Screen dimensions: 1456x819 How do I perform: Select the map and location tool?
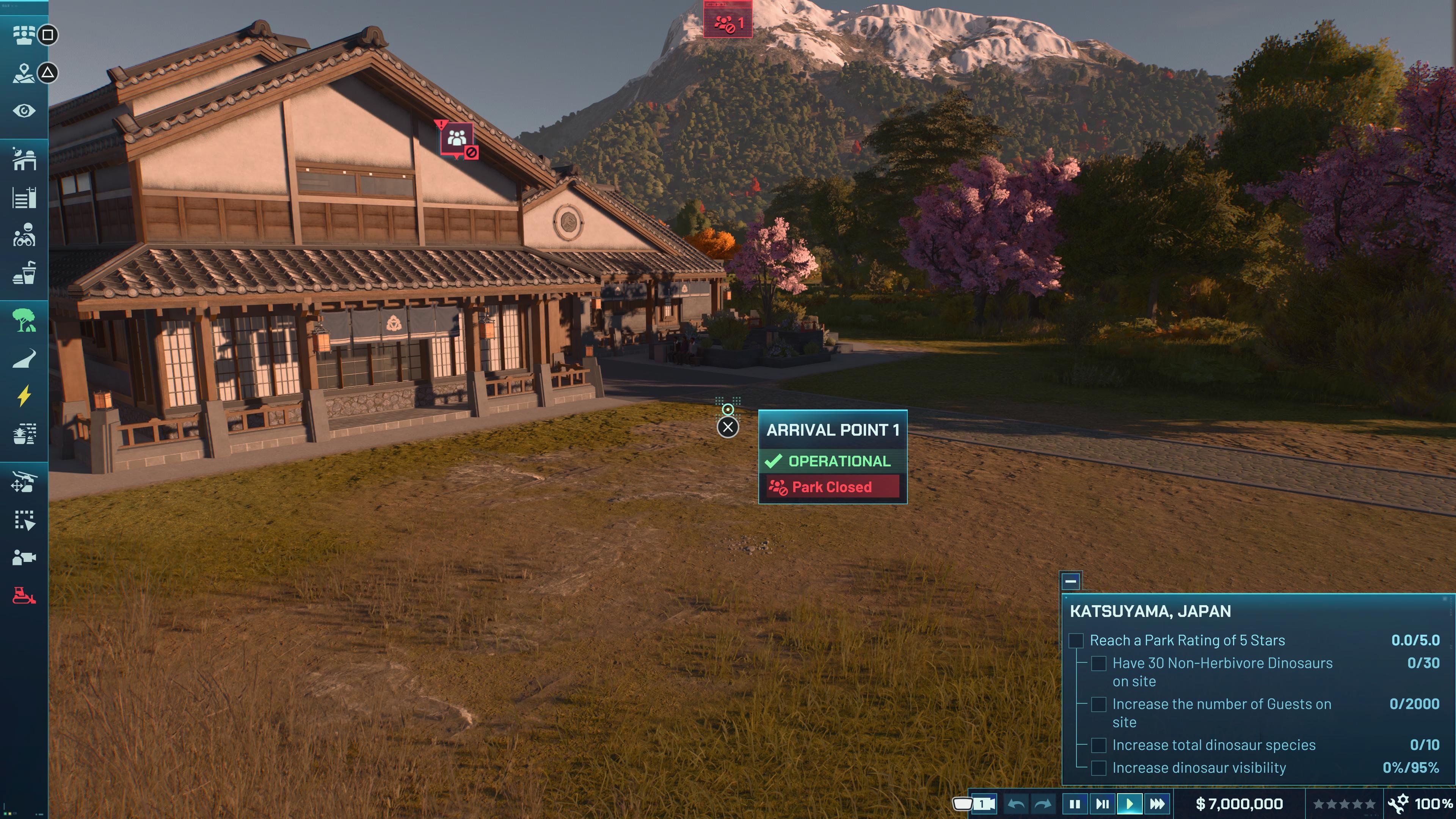pyautogui.click(x=24, y=74)
